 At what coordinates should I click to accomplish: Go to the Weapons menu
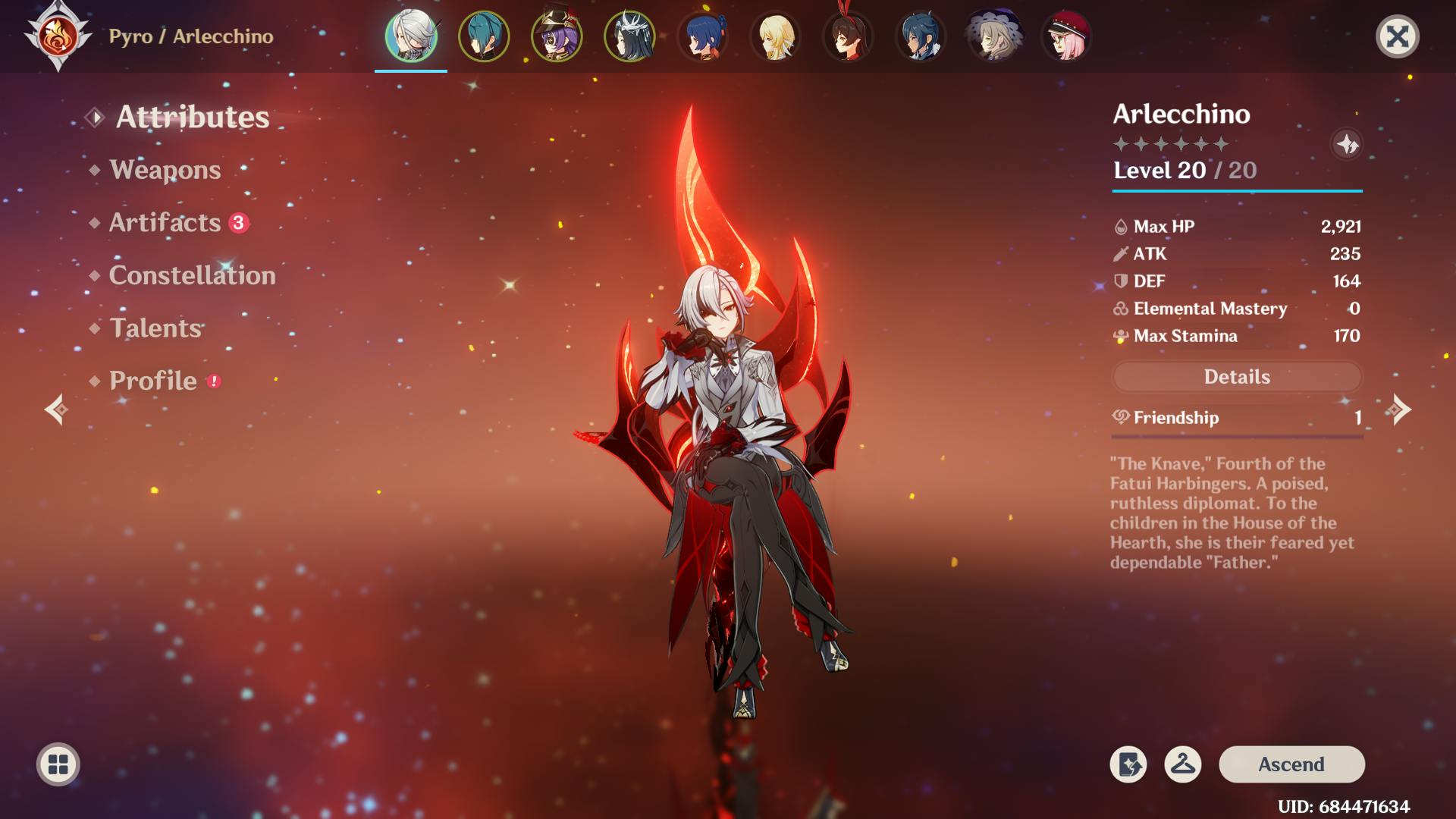pyautogui.click(x=165, y=170)
